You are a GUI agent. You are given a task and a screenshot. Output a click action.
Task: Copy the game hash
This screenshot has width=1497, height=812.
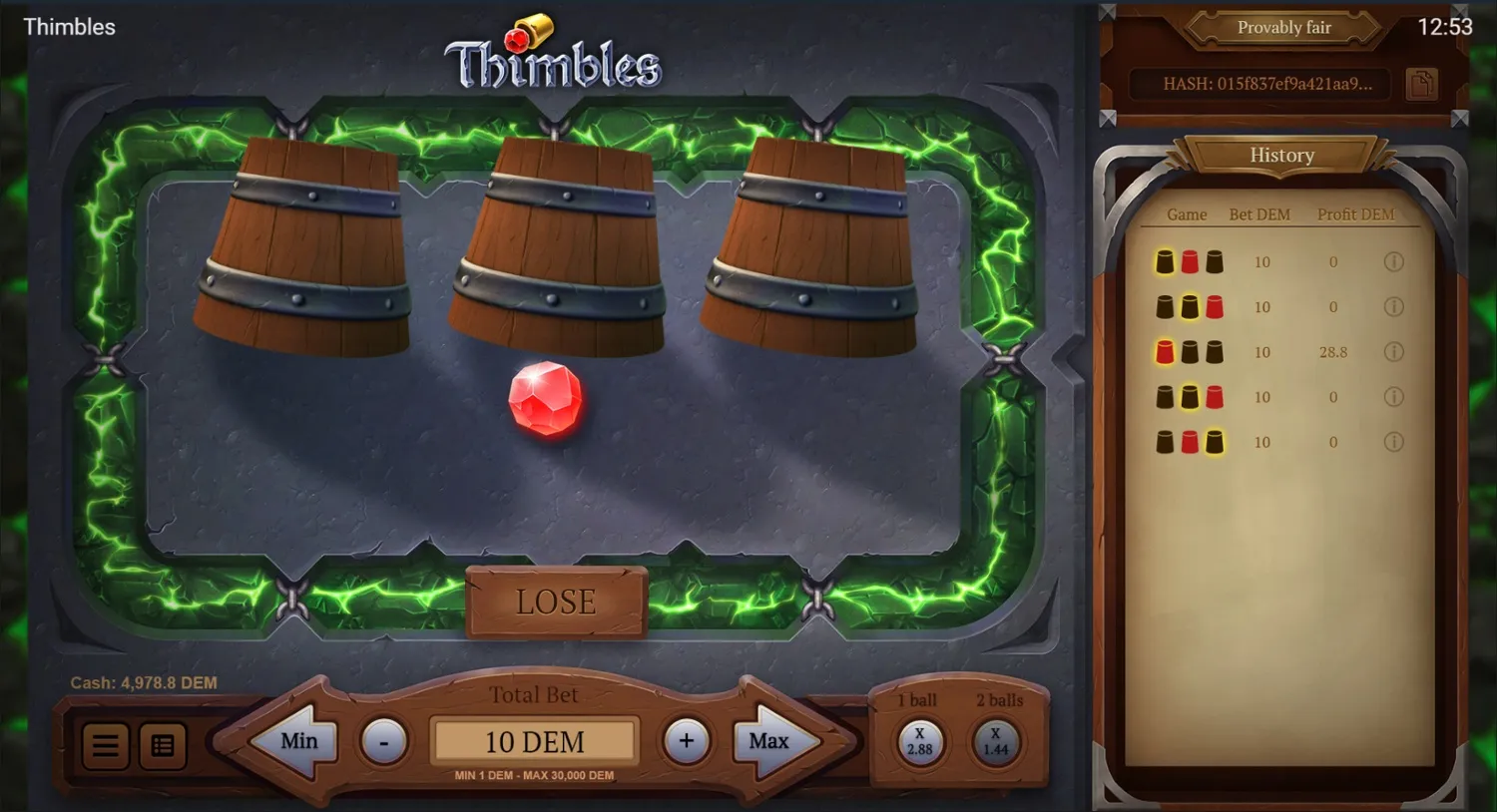pyautogui.click(x=1421, y=85)
